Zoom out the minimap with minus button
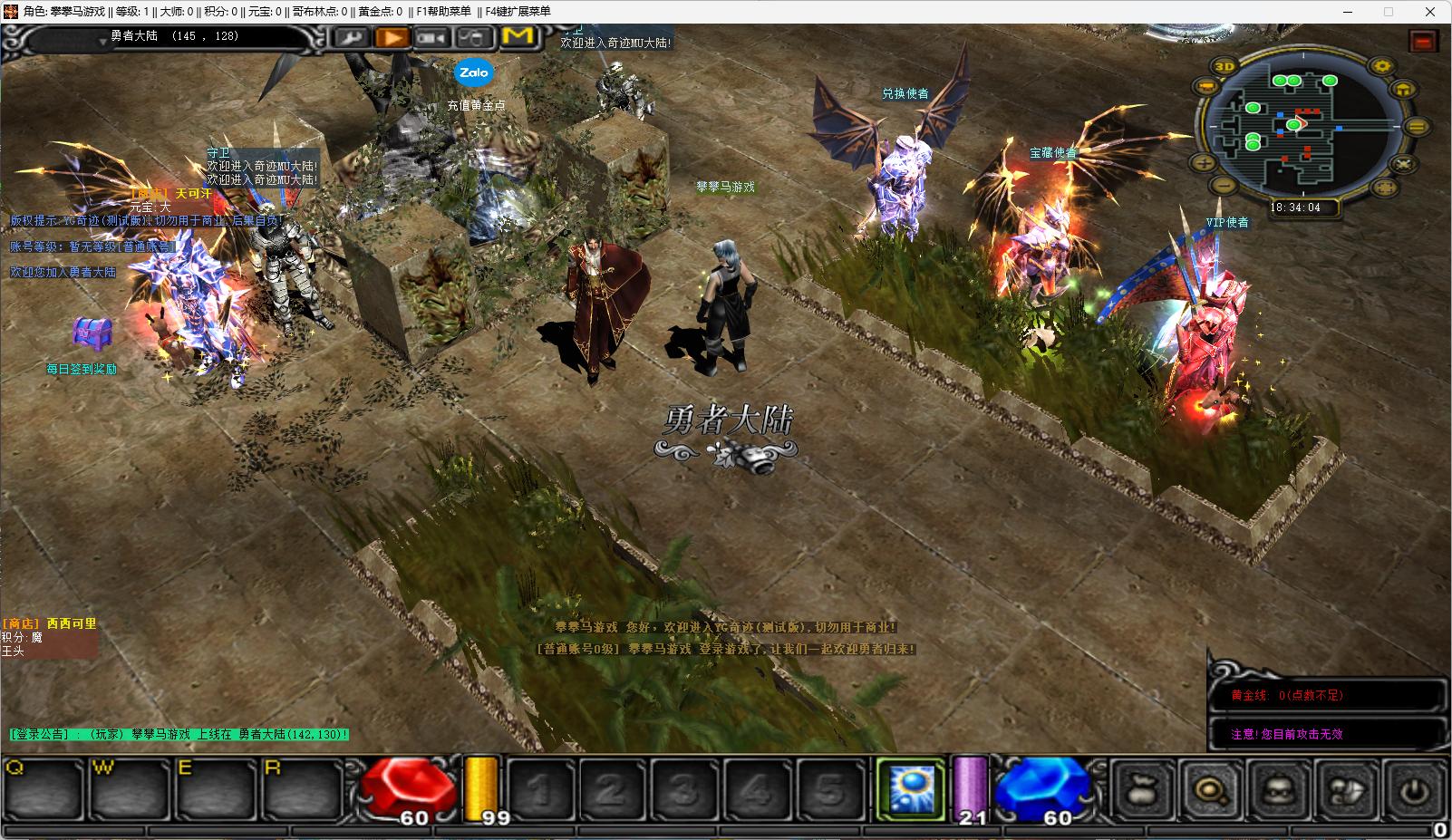Screen dimensions: 1452x840 click(1225, 187)
